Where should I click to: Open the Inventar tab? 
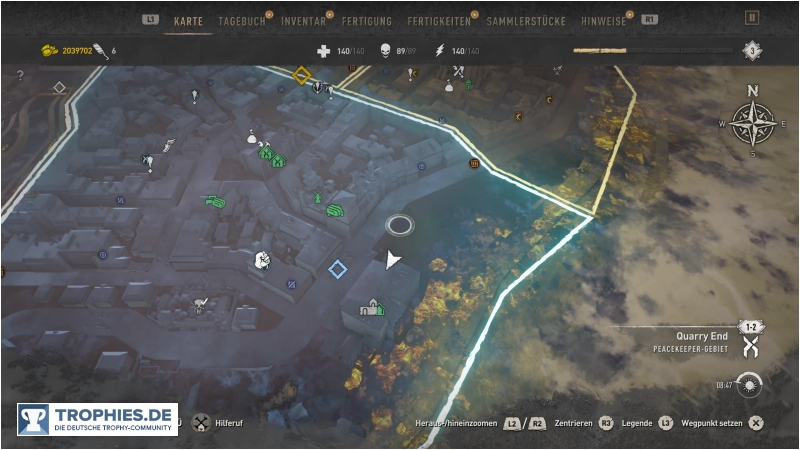click(303, 20)
